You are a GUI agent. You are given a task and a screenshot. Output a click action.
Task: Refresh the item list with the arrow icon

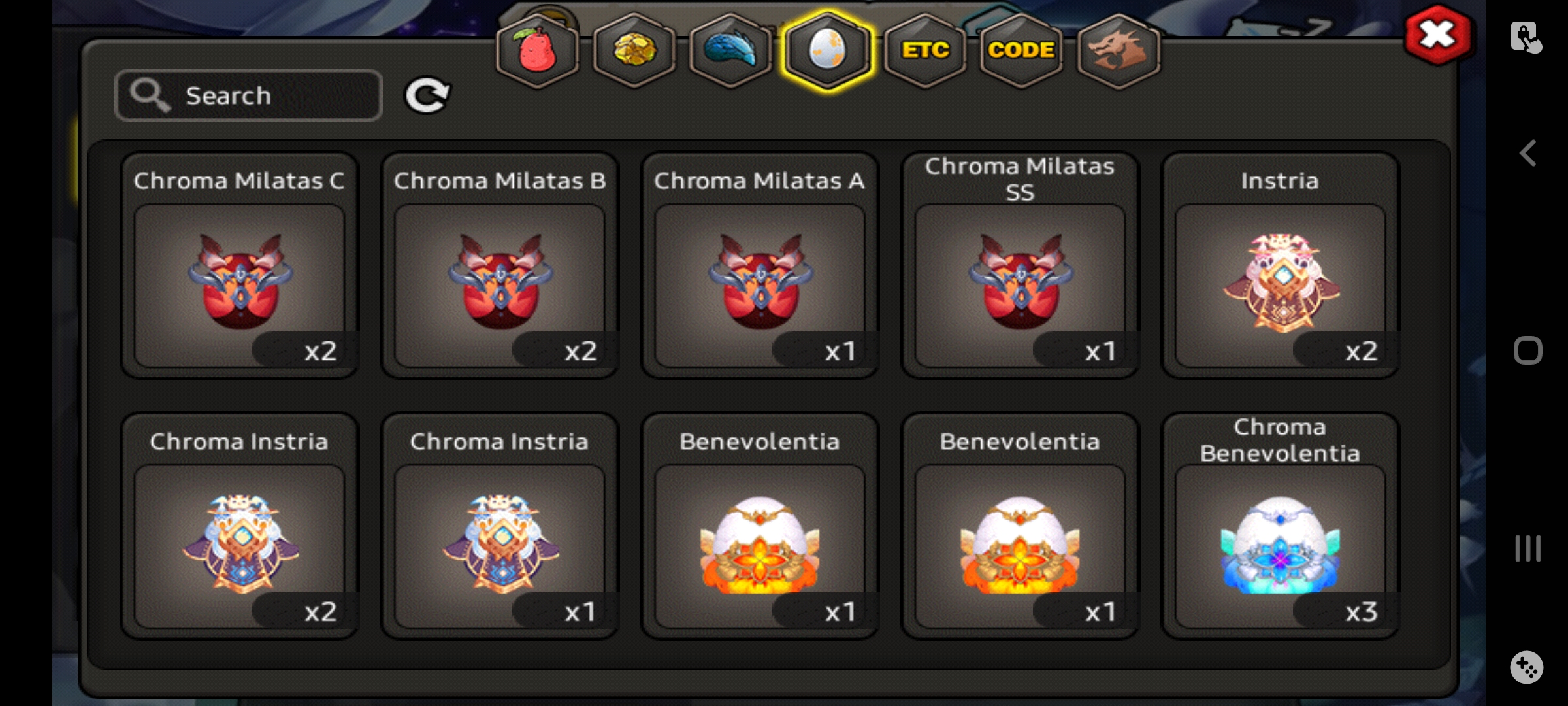coord(427,95)
